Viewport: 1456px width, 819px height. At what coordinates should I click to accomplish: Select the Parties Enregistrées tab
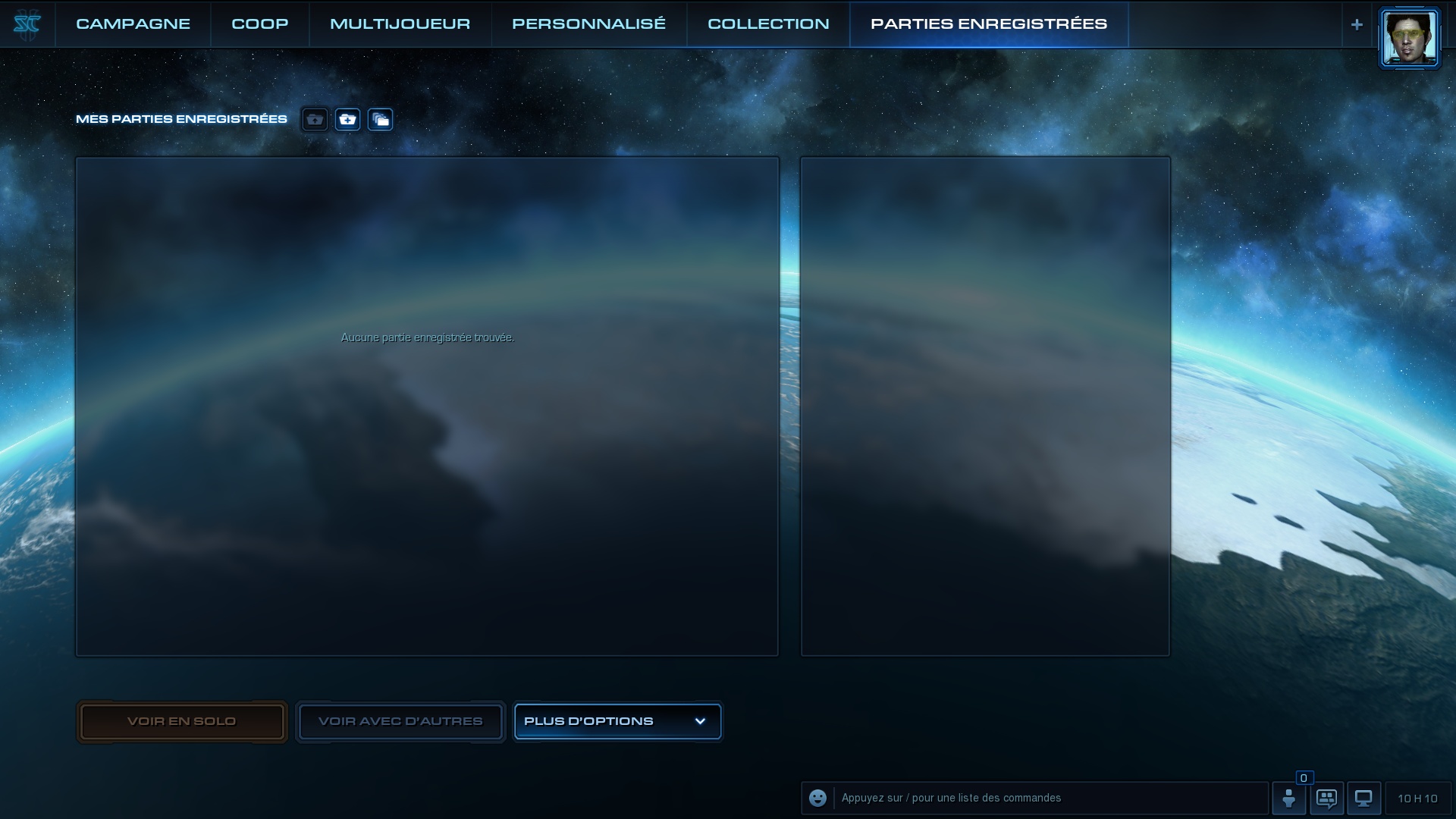click(988, 24)
